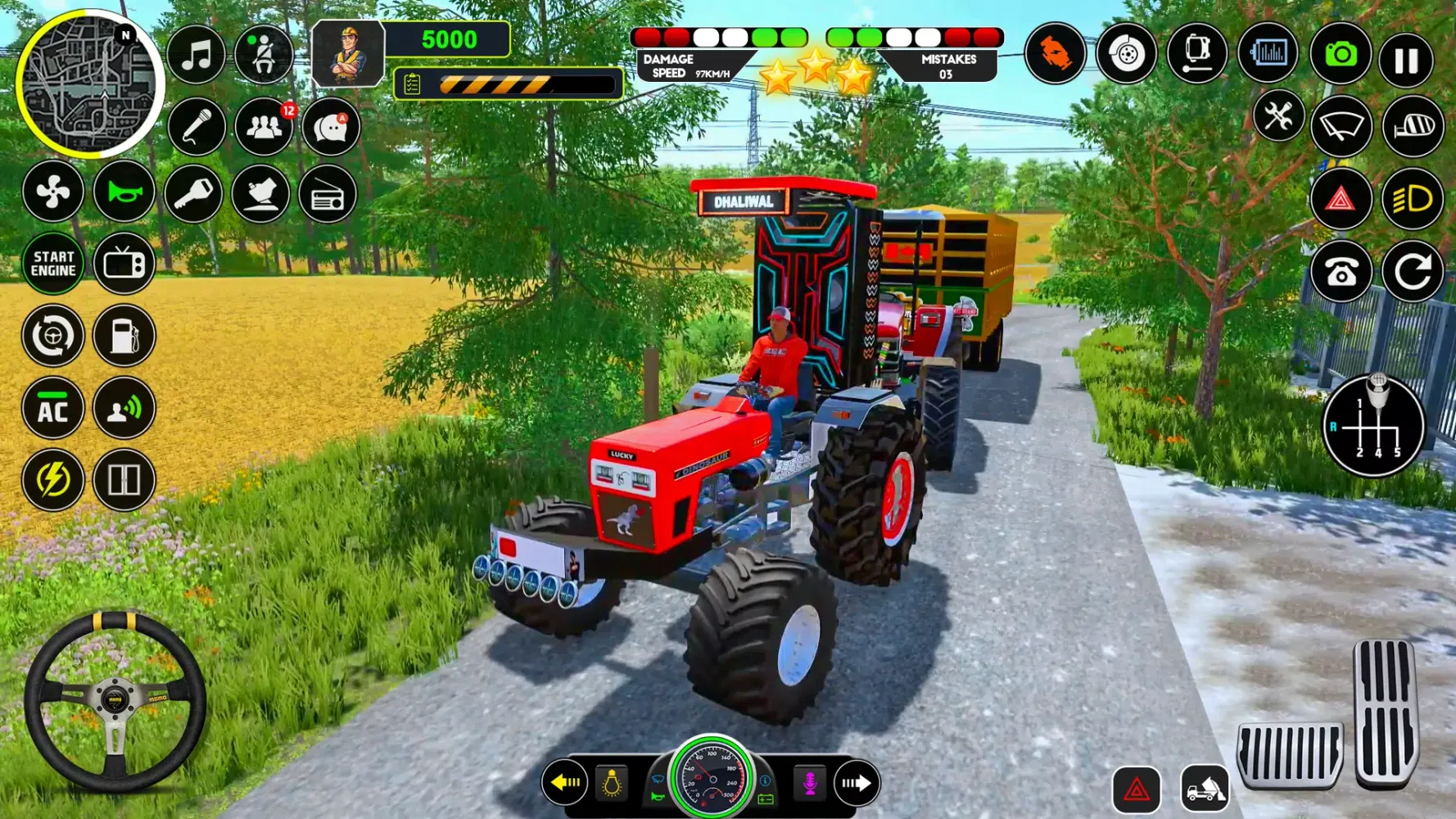The height and width of the screenshot is (819, 1456).
Task: Honk the green horn icon
Action: click(x=124, y=192)
